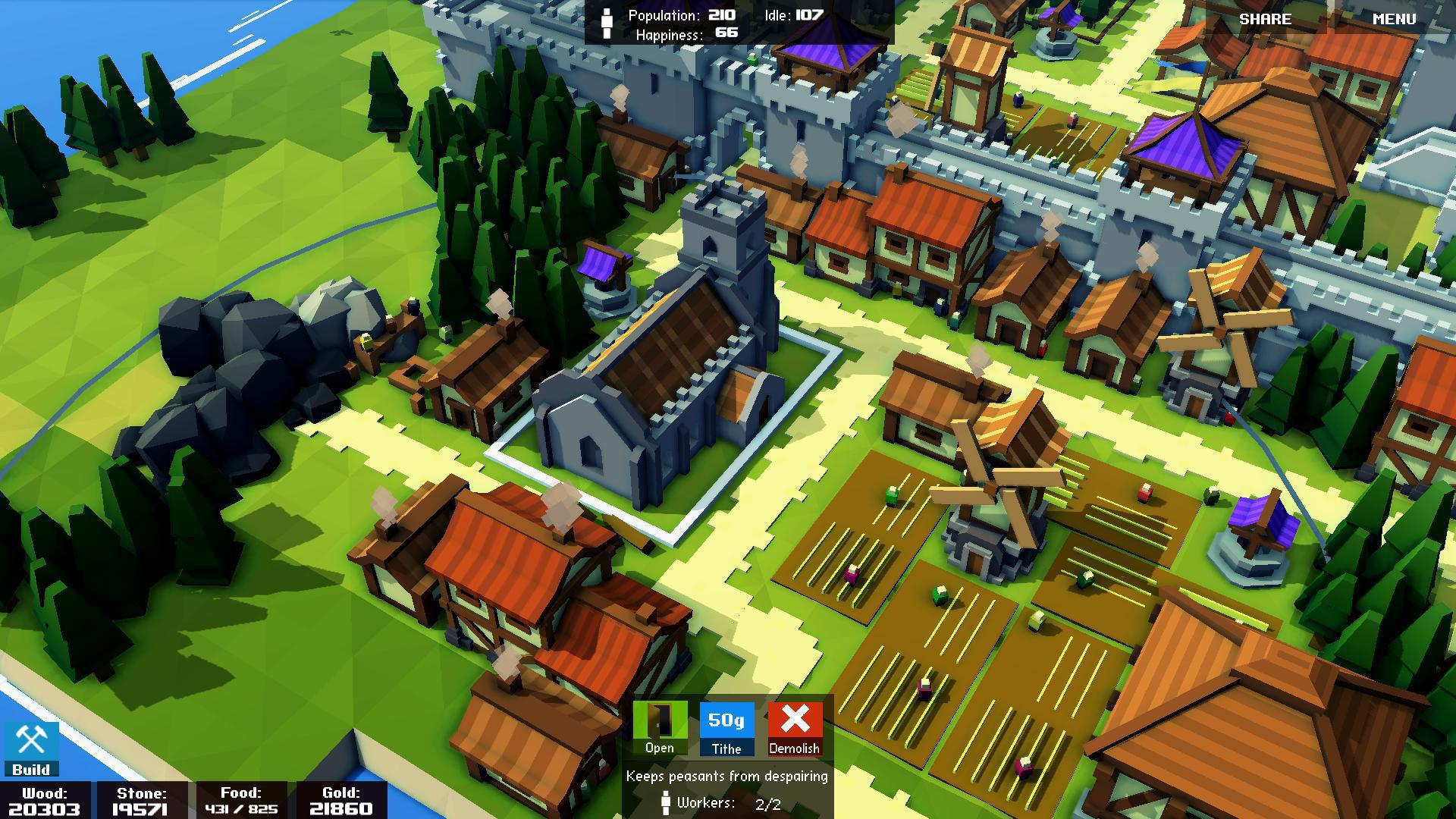Click SHARE in the top bar
Image resolution: width=1456 pixels, height=819 pixels.
pos(1266,19)
